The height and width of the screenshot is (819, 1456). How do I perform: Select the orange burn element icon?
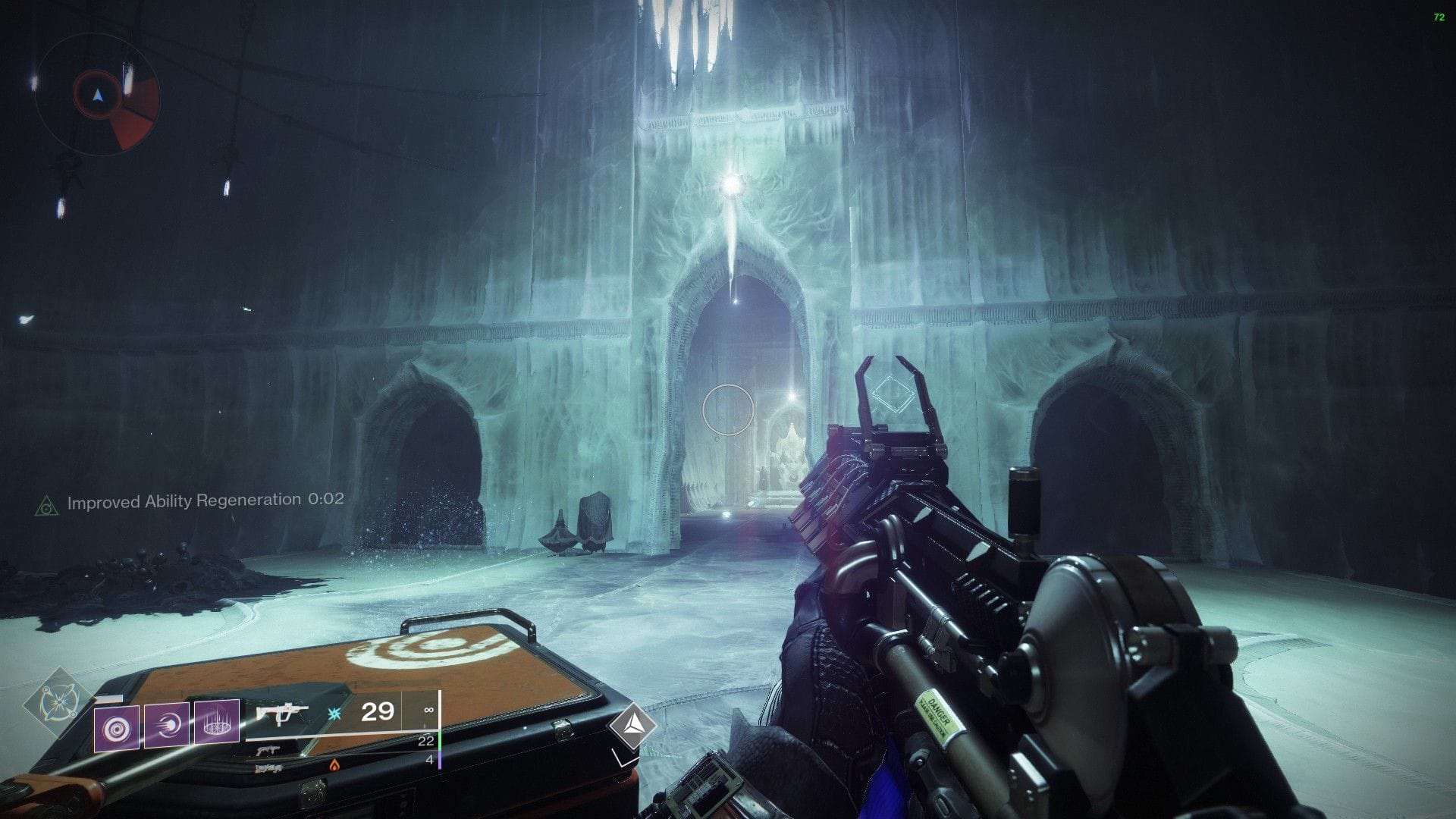(x=333, y=765)
